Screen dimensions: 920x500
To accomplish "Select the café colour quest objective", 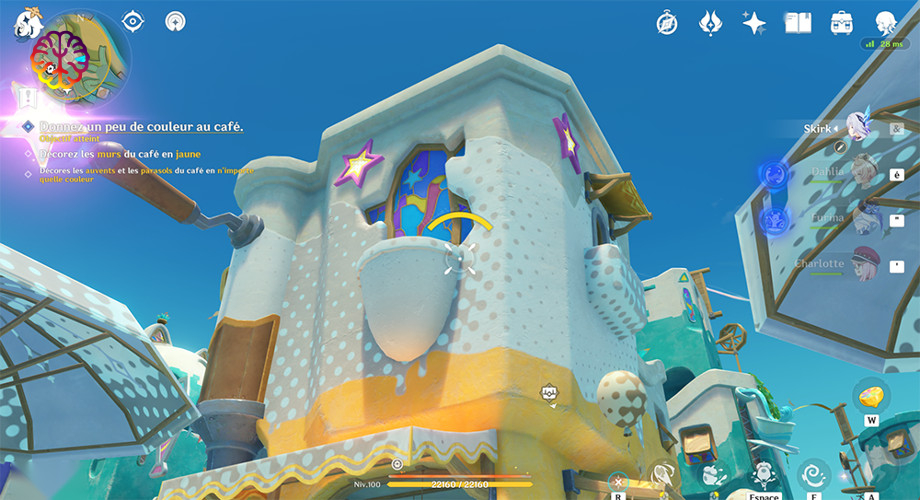I will (141, 127).
